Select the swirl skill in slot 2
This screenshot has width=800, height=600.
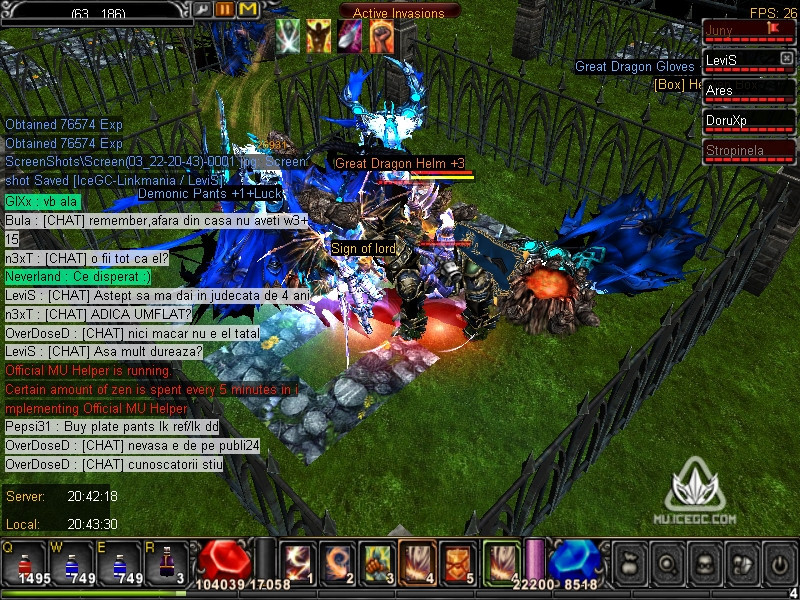[x=335, y=561]
